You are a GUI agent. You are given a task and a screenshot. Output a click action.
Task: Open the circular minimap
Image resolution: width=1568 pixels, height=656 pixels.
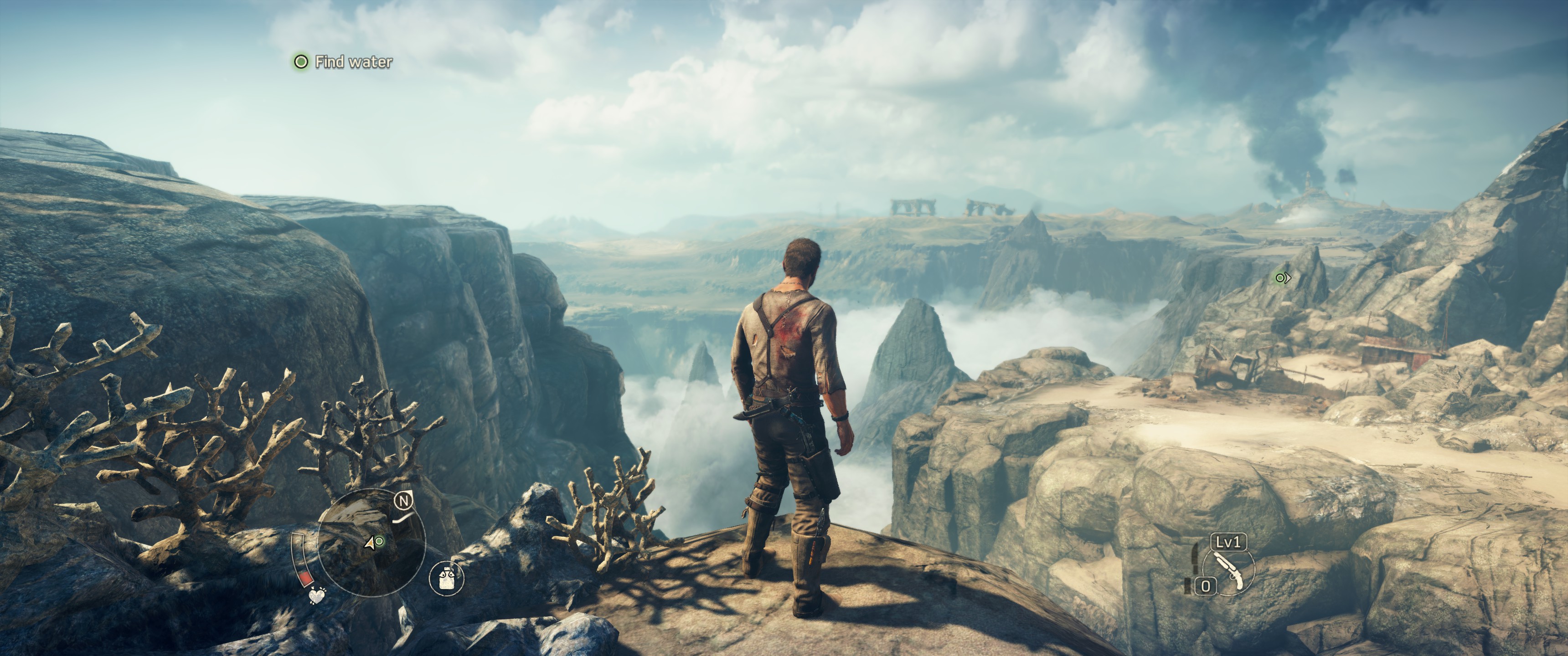pyautogui.click(x=371, y=542)
